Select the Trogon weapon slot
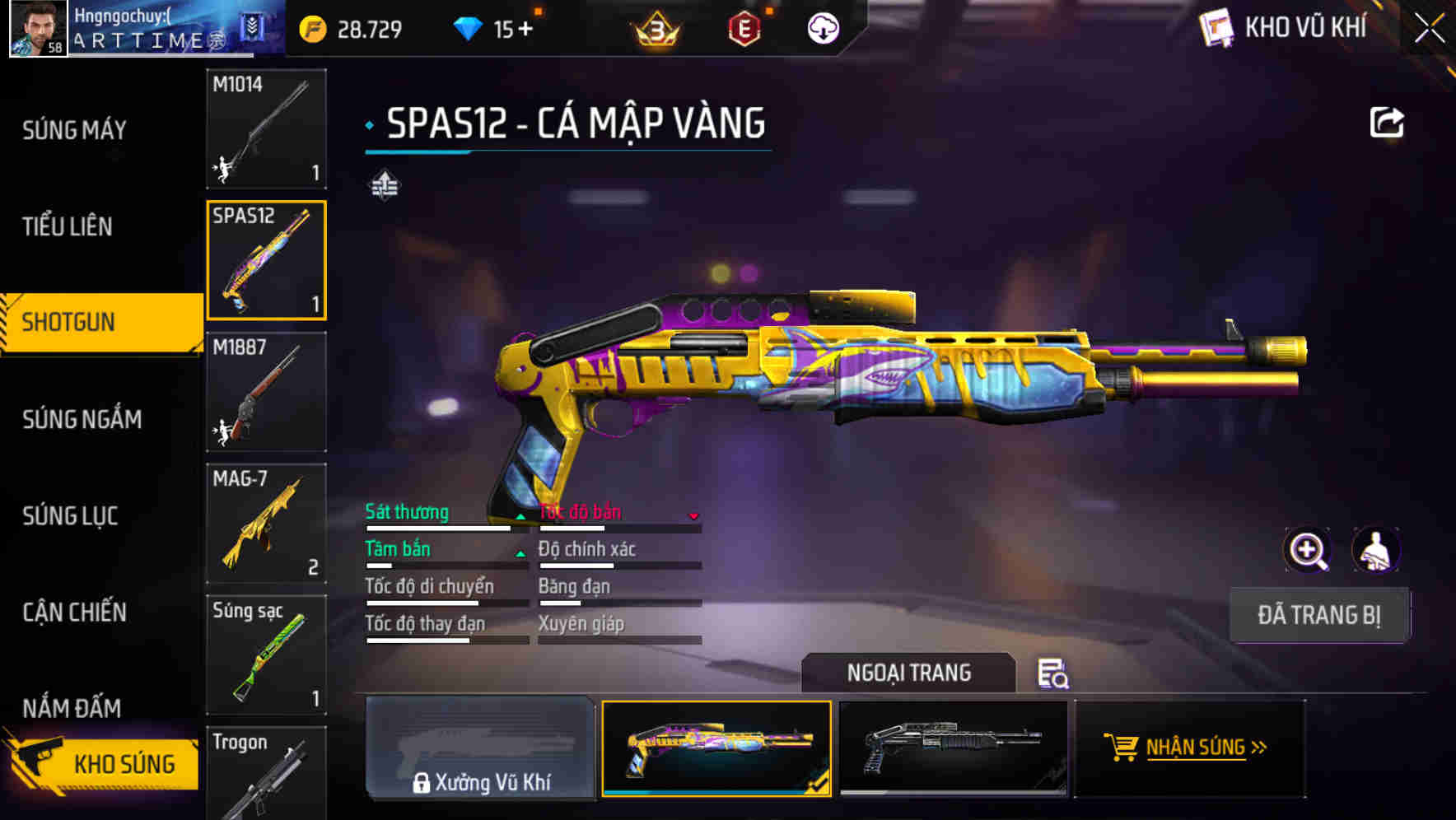This screenshot has height=820, width=1456. (x=266, y=774)
